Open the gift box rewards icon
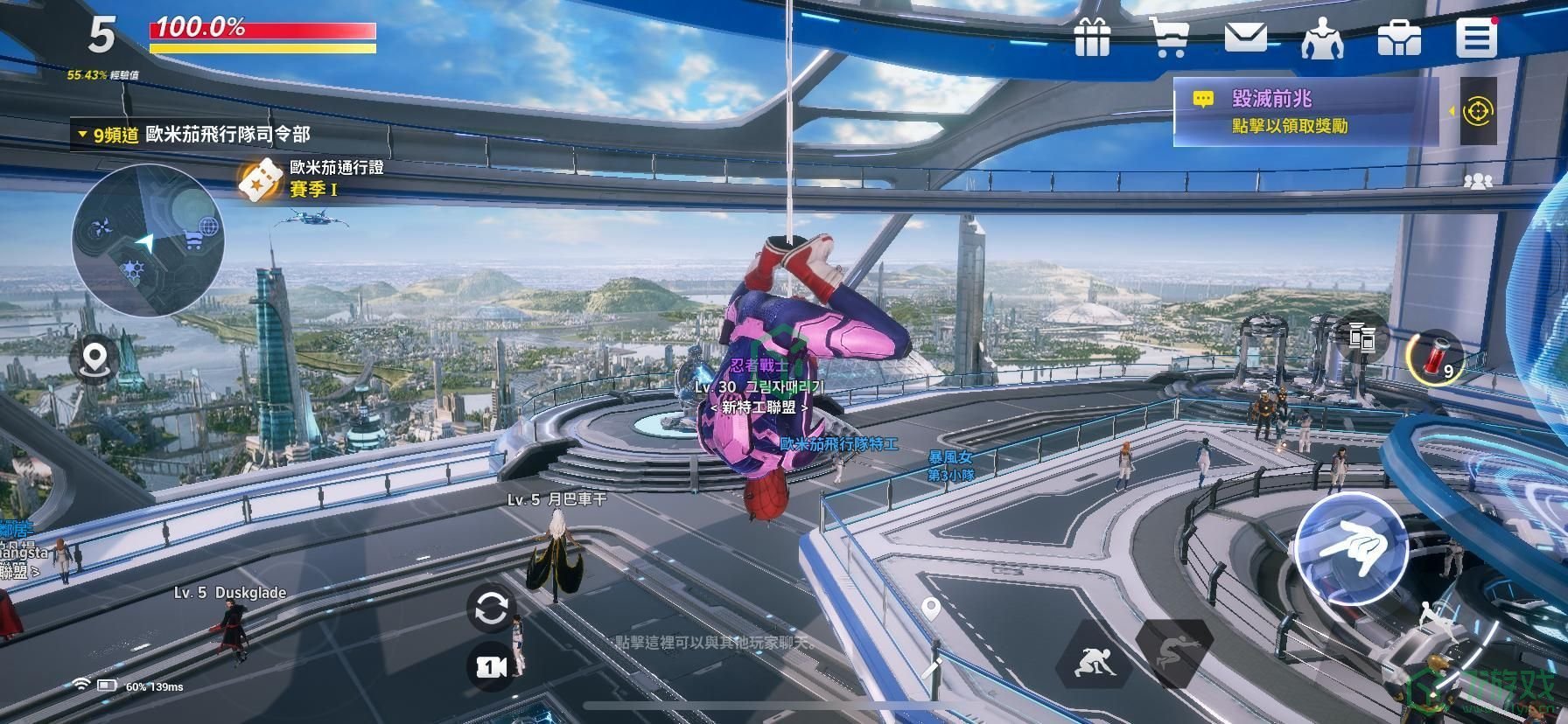This screenshot has height=724, width=1568. 1092,38
